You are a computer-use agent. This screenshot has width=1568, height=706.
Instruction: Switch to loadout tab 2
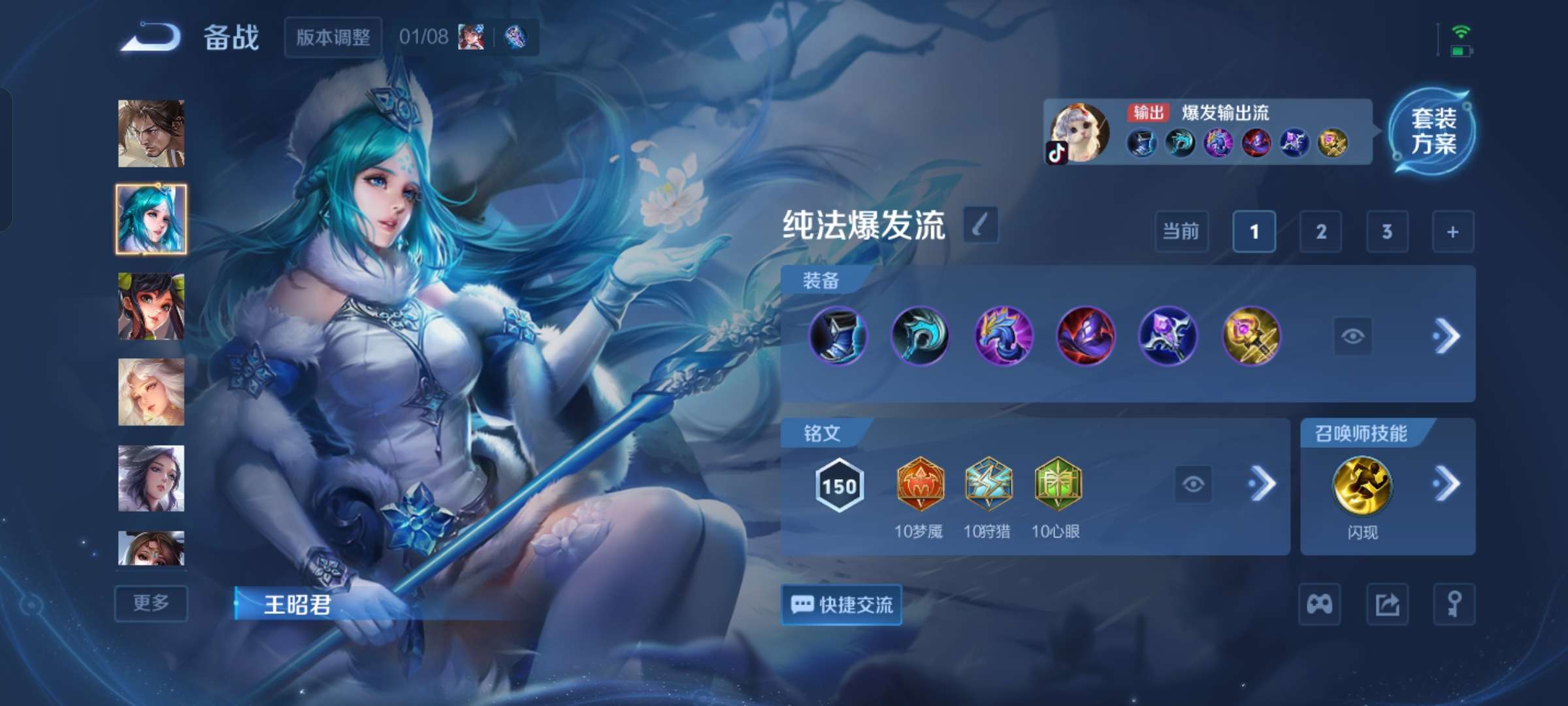click(1321, 232)
